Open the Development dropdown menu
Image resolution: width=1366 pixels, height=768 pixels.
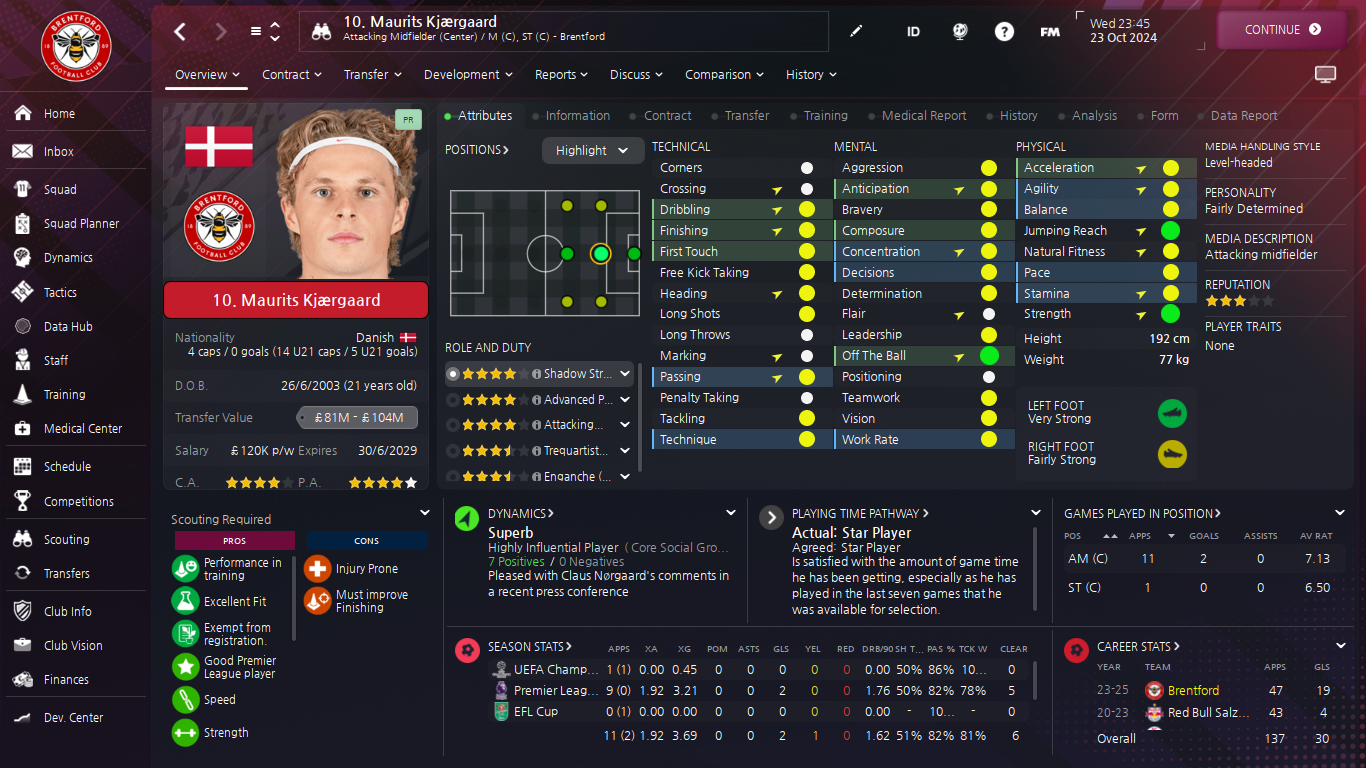467,75
